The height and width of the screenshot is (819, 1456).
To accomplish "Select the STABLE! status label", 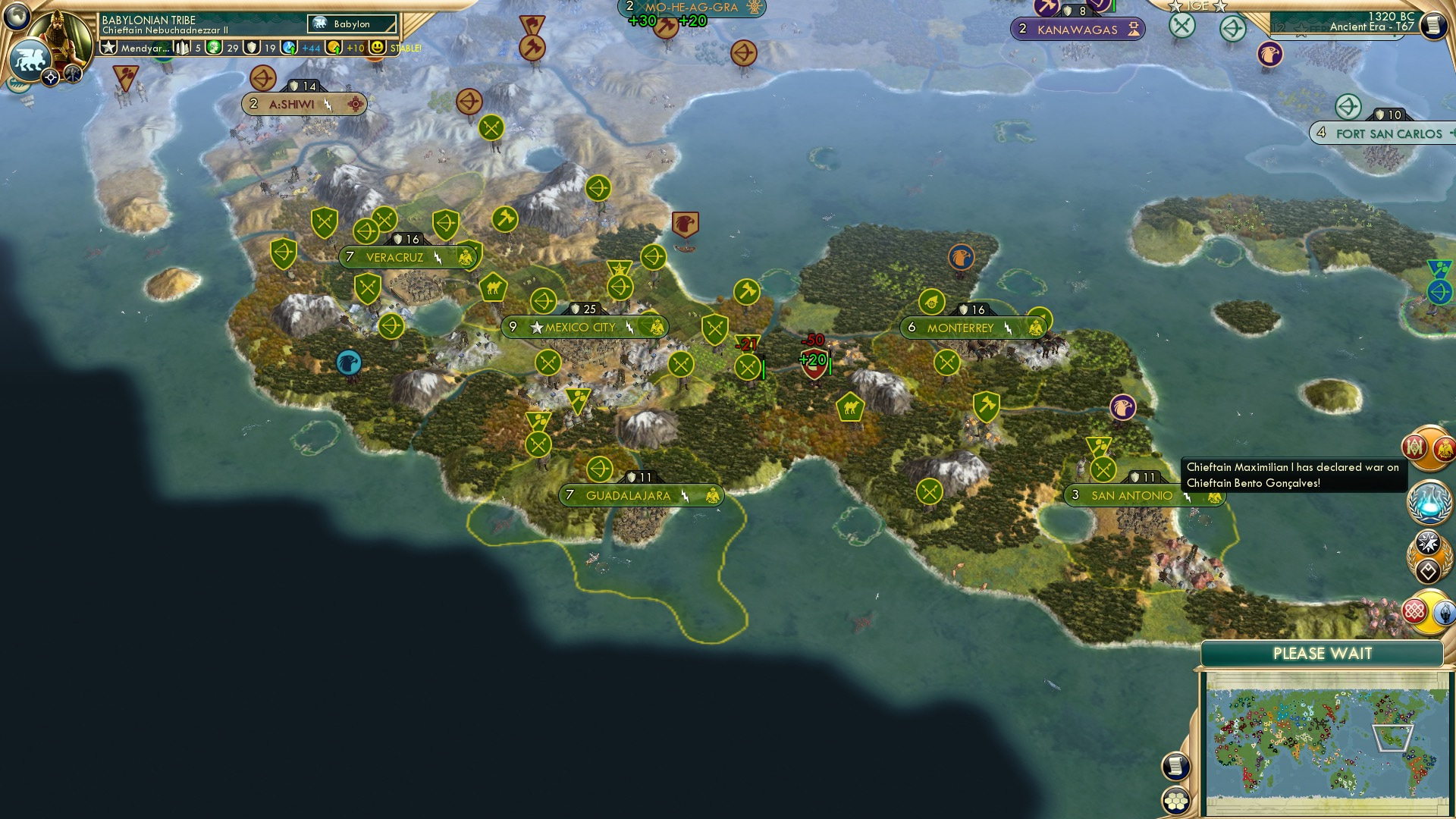I will tap(405, 47).
